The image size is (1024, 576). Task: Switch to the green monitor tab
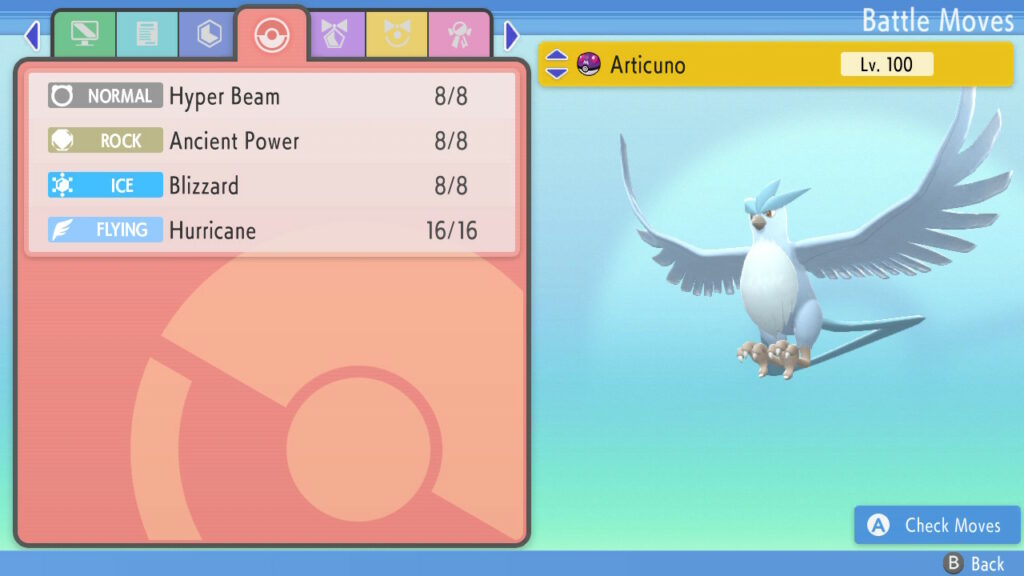pyautogui.click(x=84, y=35)
